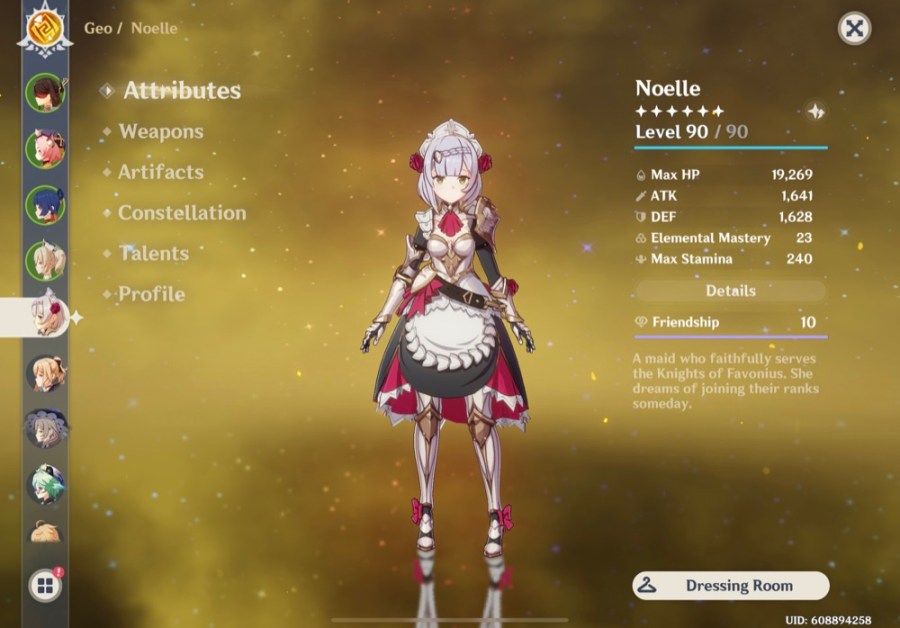Go to Artifacts
This screenshot has height=628, width=900.
tap(160, 172)
